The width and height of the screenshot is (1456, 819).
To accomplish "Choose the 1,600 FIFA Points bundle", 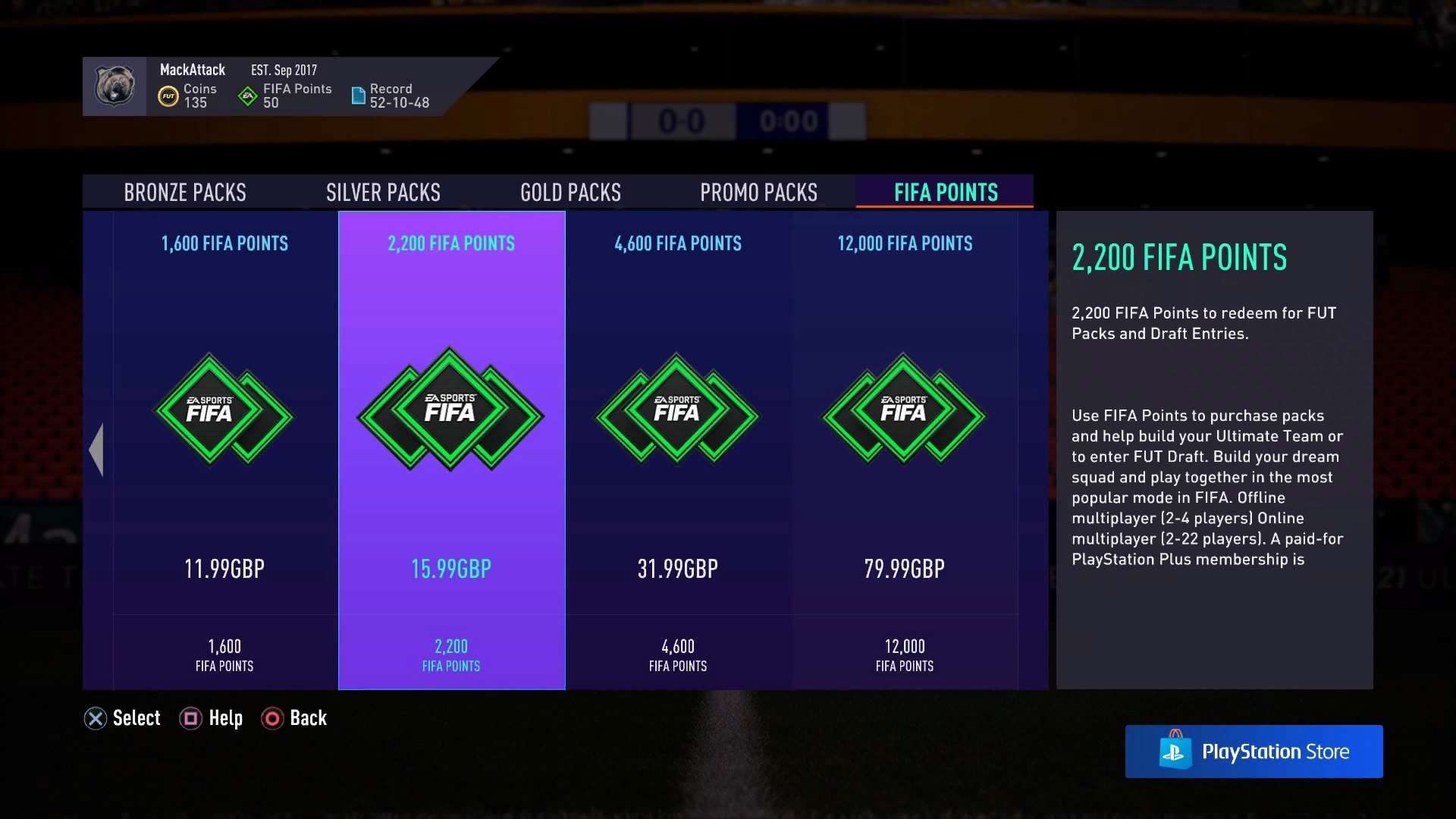I will pos(224,450).
